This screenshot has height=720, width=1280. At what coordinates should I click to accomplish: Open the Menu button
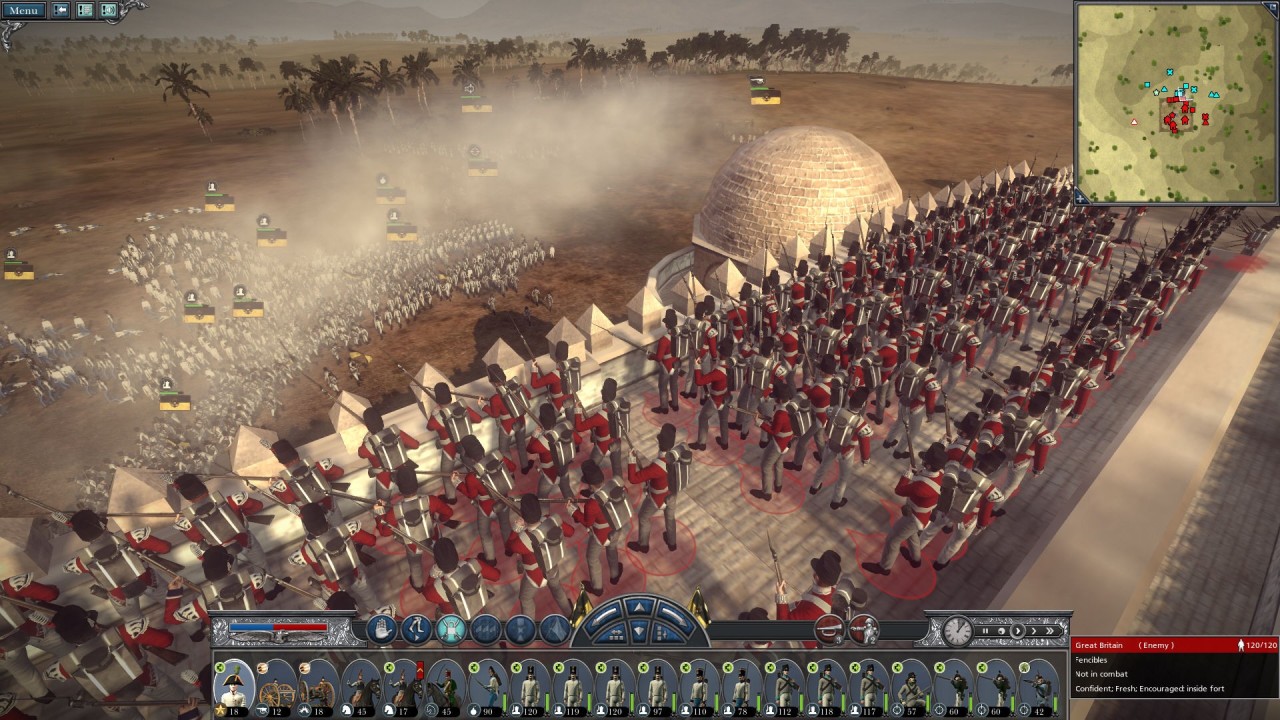coord(23,11)
